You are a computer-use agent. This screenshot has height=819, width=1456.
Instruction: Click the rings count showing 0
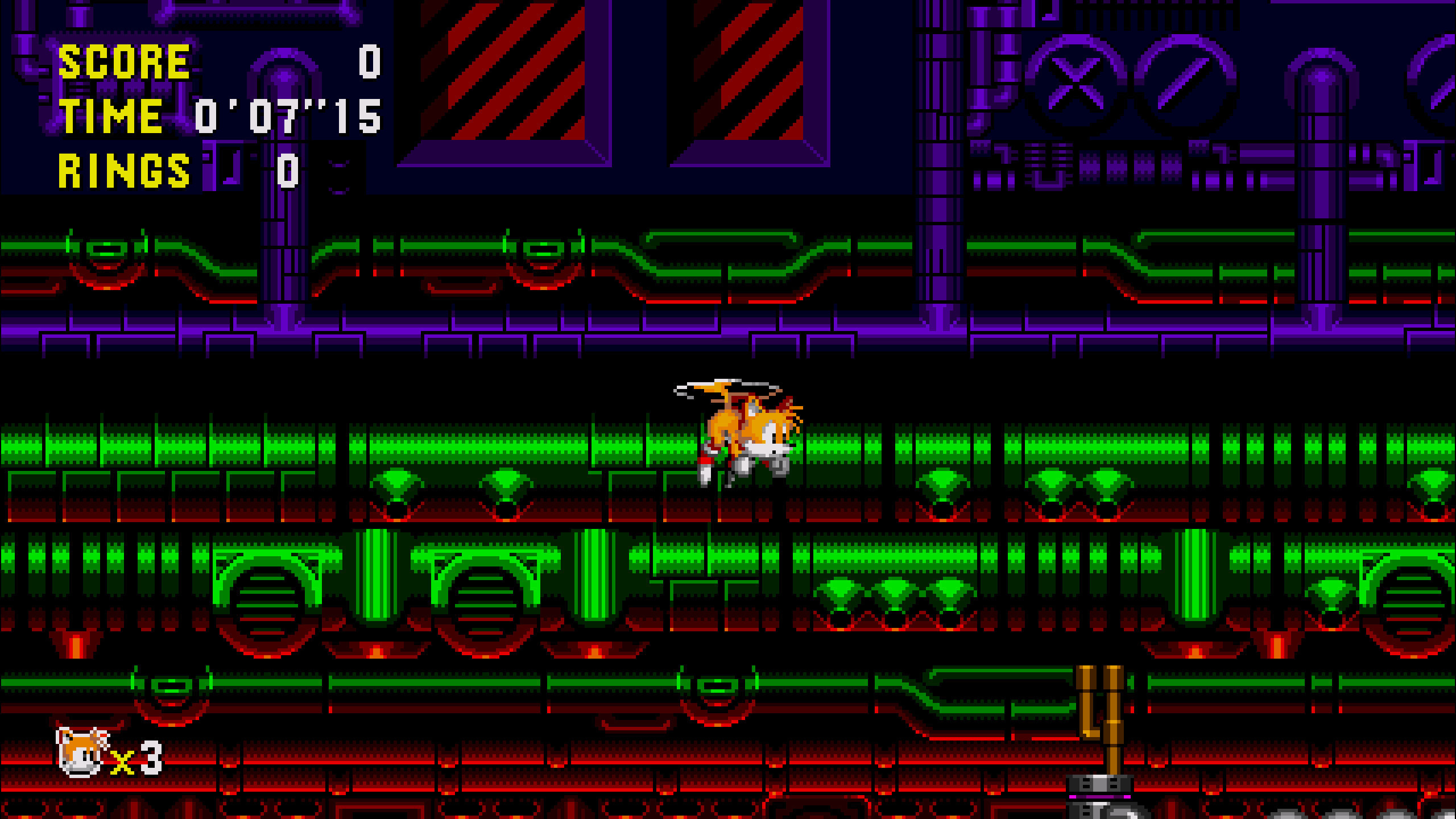click(x=287, y=171)
